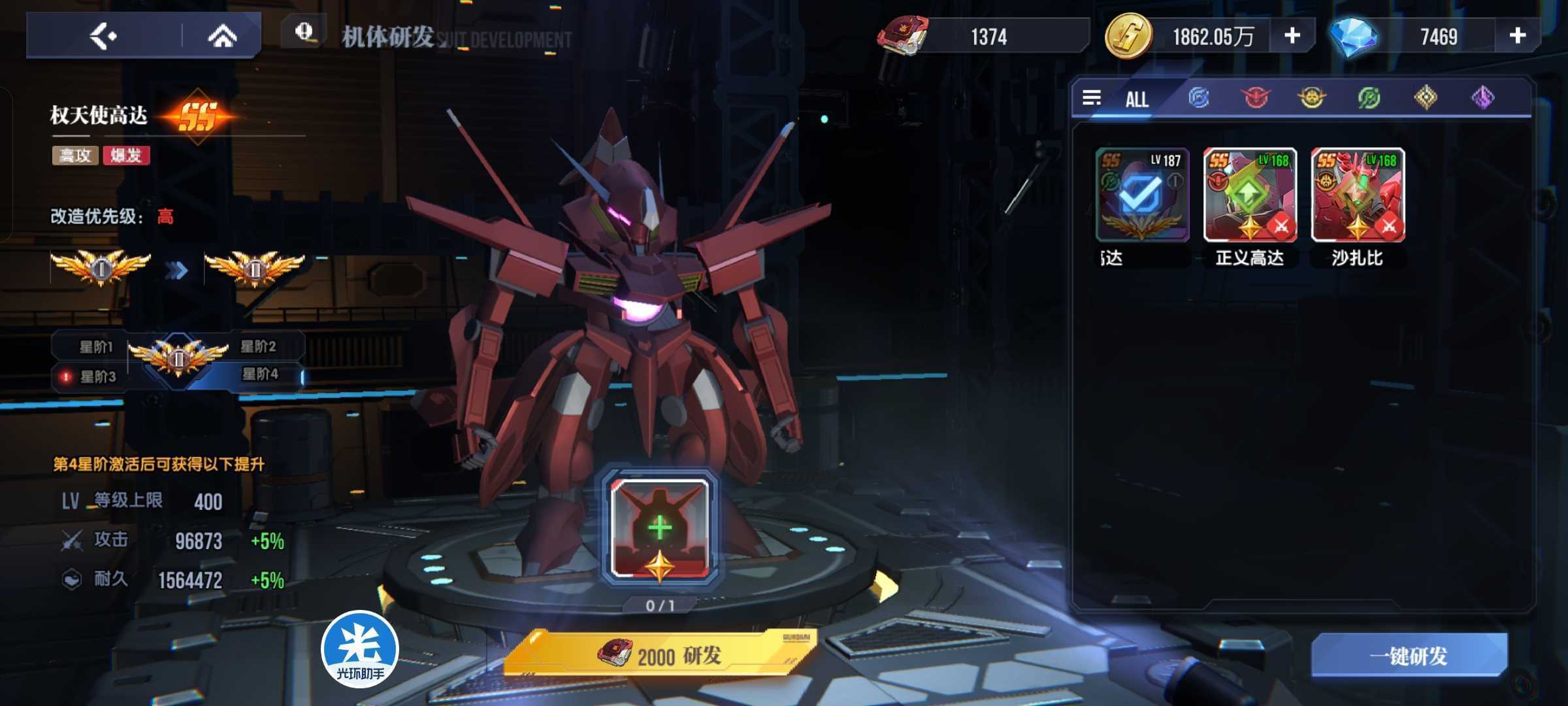Select the checked LV 187 suit card
Viewport: 1568px width, 706px height.
(1142, 195)
